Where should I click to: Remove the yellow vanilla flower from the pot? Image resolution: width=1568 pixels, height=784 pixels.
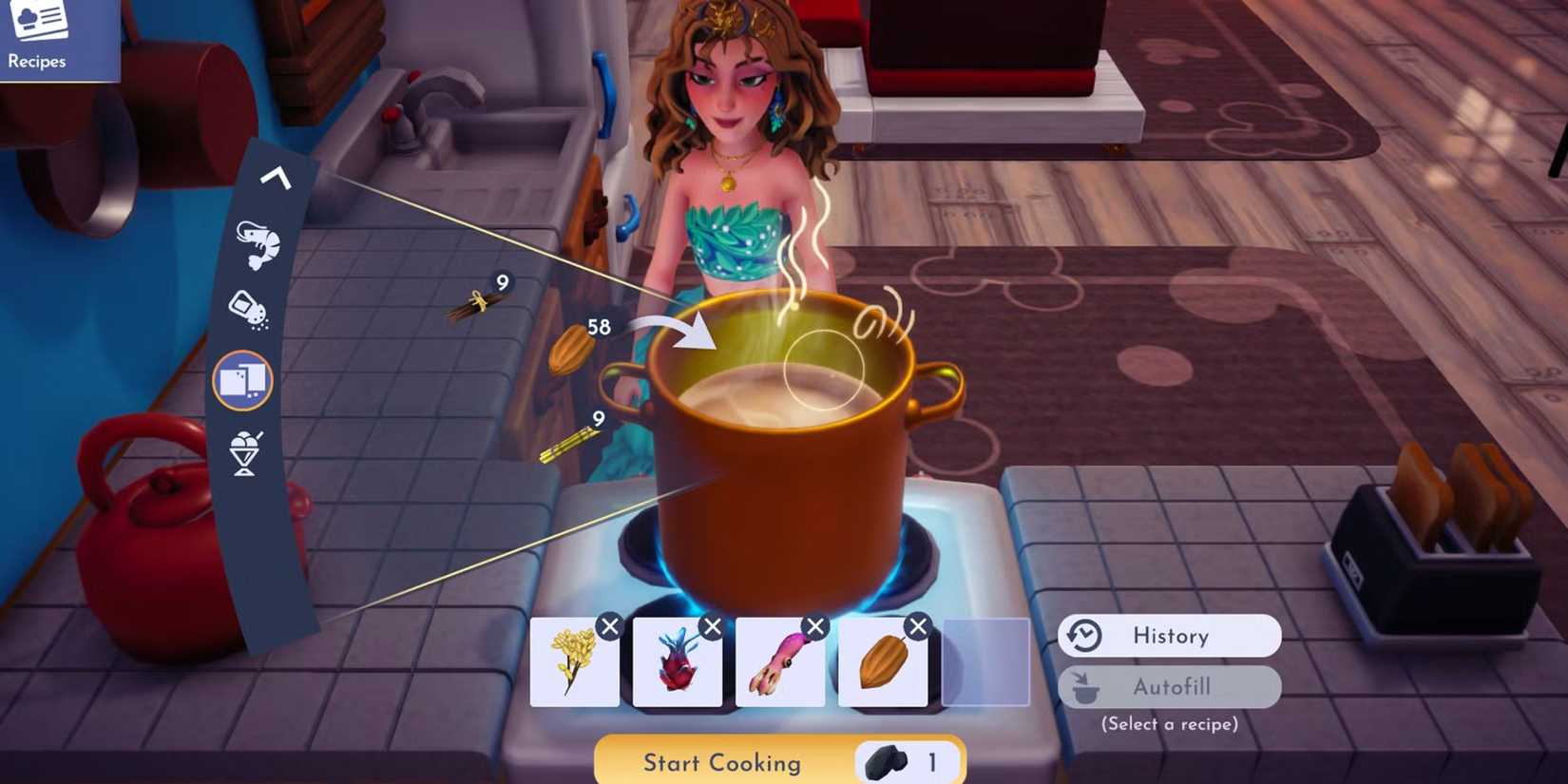609,627
